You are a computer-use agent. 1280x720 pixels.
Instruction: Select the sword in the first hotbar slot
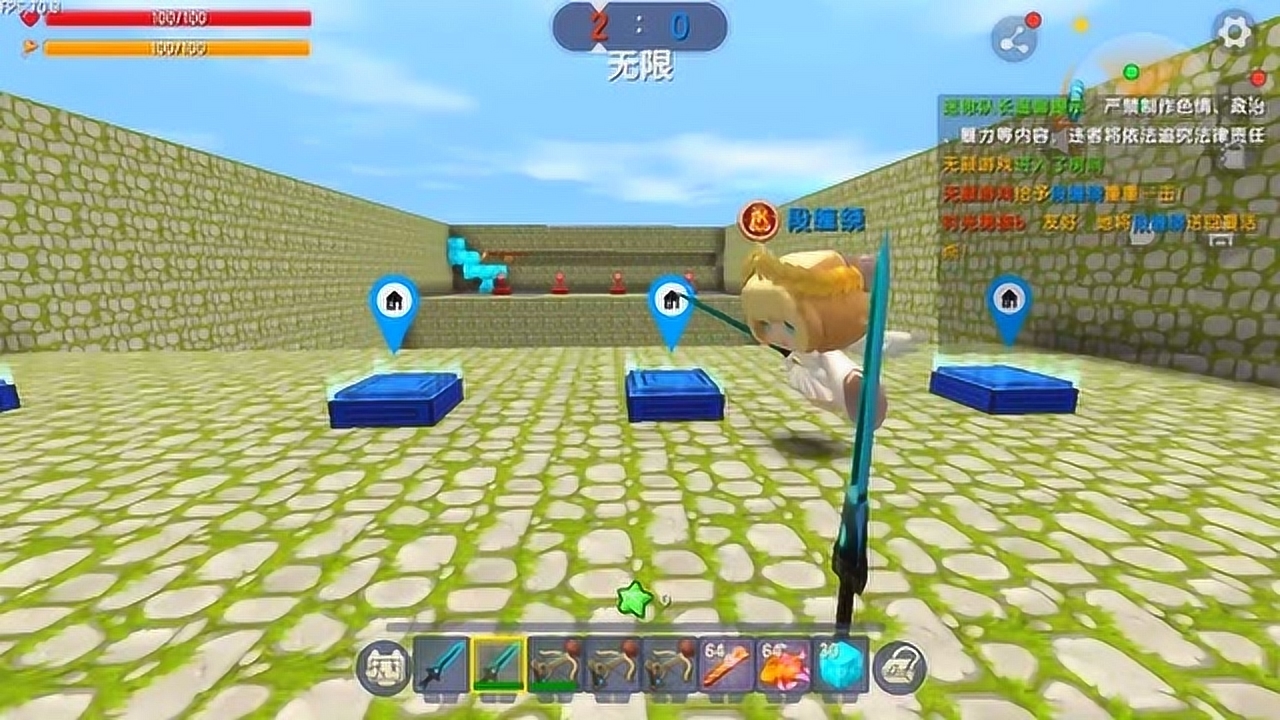tap(438, 664)
